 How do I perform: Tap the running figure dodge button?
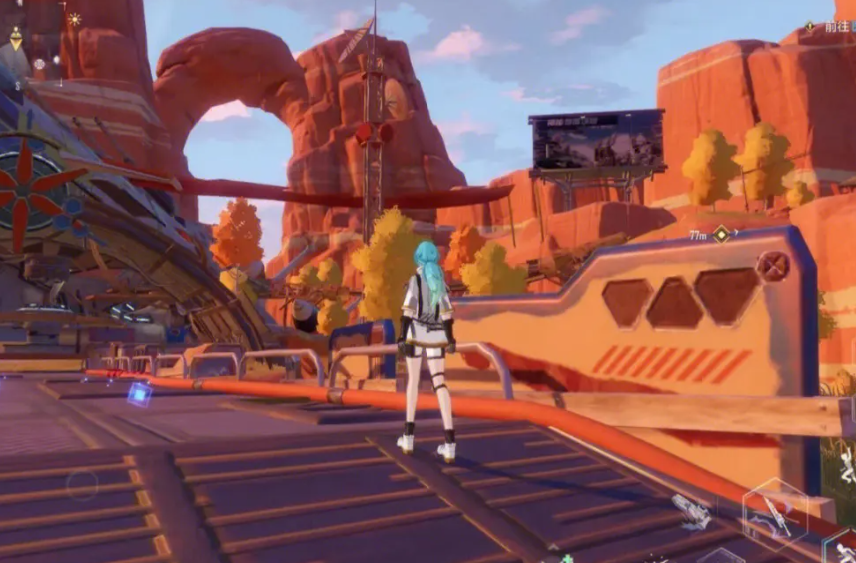tap(842, 547)
